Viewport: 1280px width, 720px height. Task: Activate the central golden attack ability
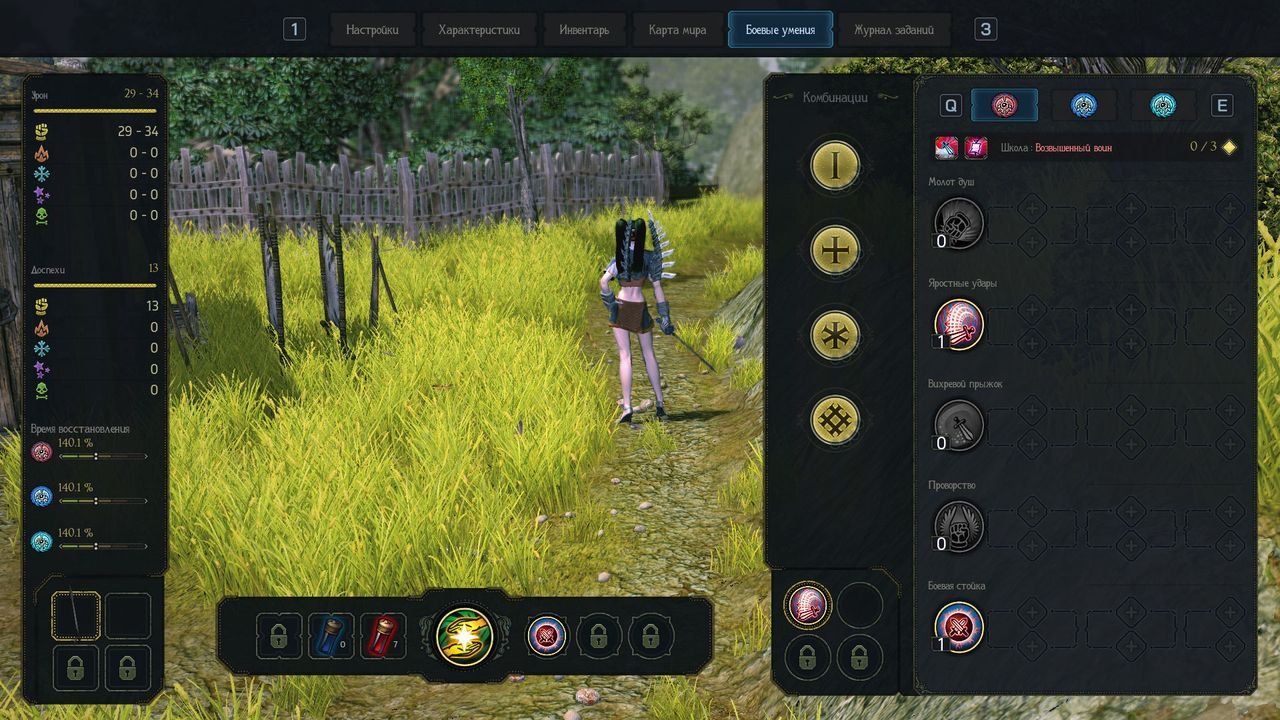point(465,635)
